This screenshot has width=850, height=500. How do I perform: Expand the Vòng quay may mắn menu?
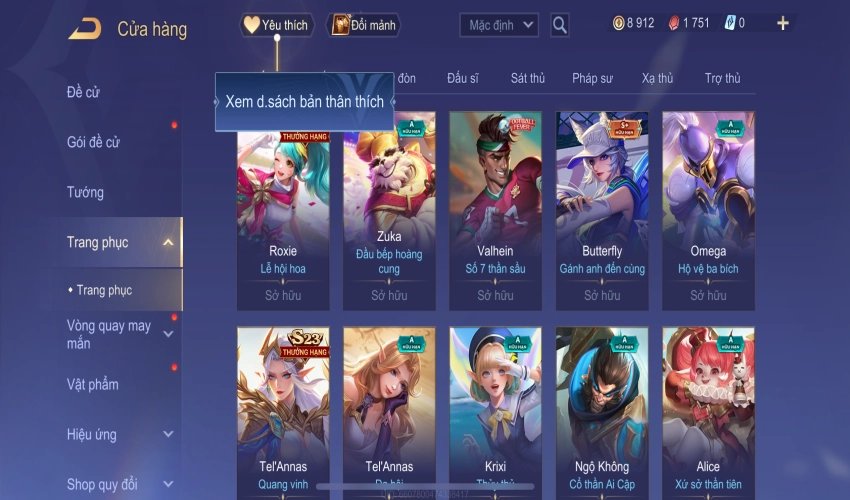click(168, 333)
